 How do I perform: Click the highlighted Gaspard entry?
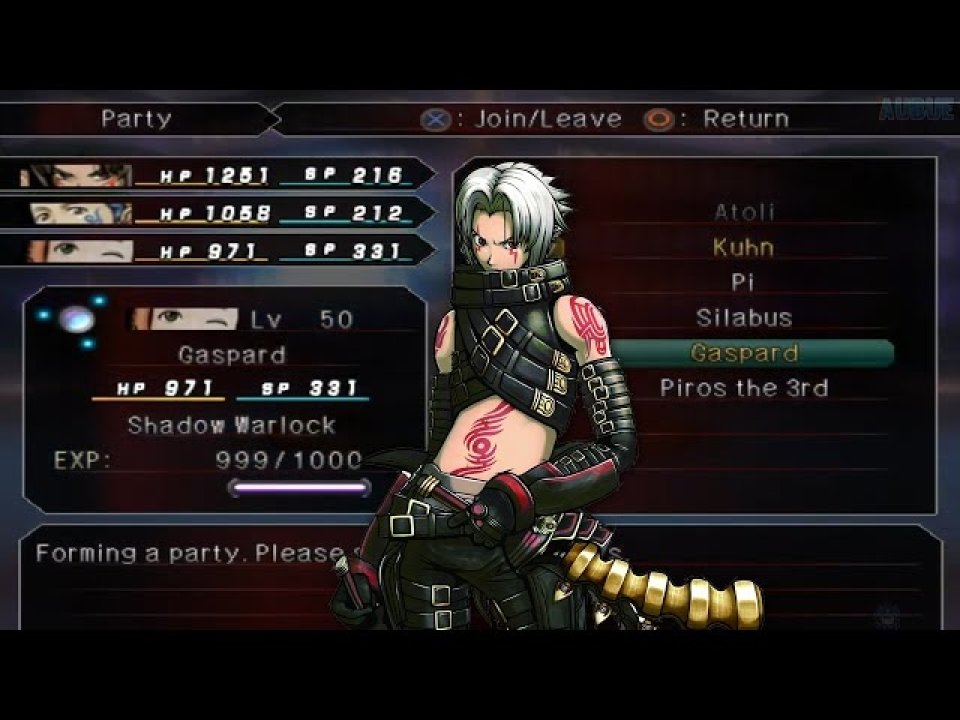pyautogui.click(x=744, y=353)
